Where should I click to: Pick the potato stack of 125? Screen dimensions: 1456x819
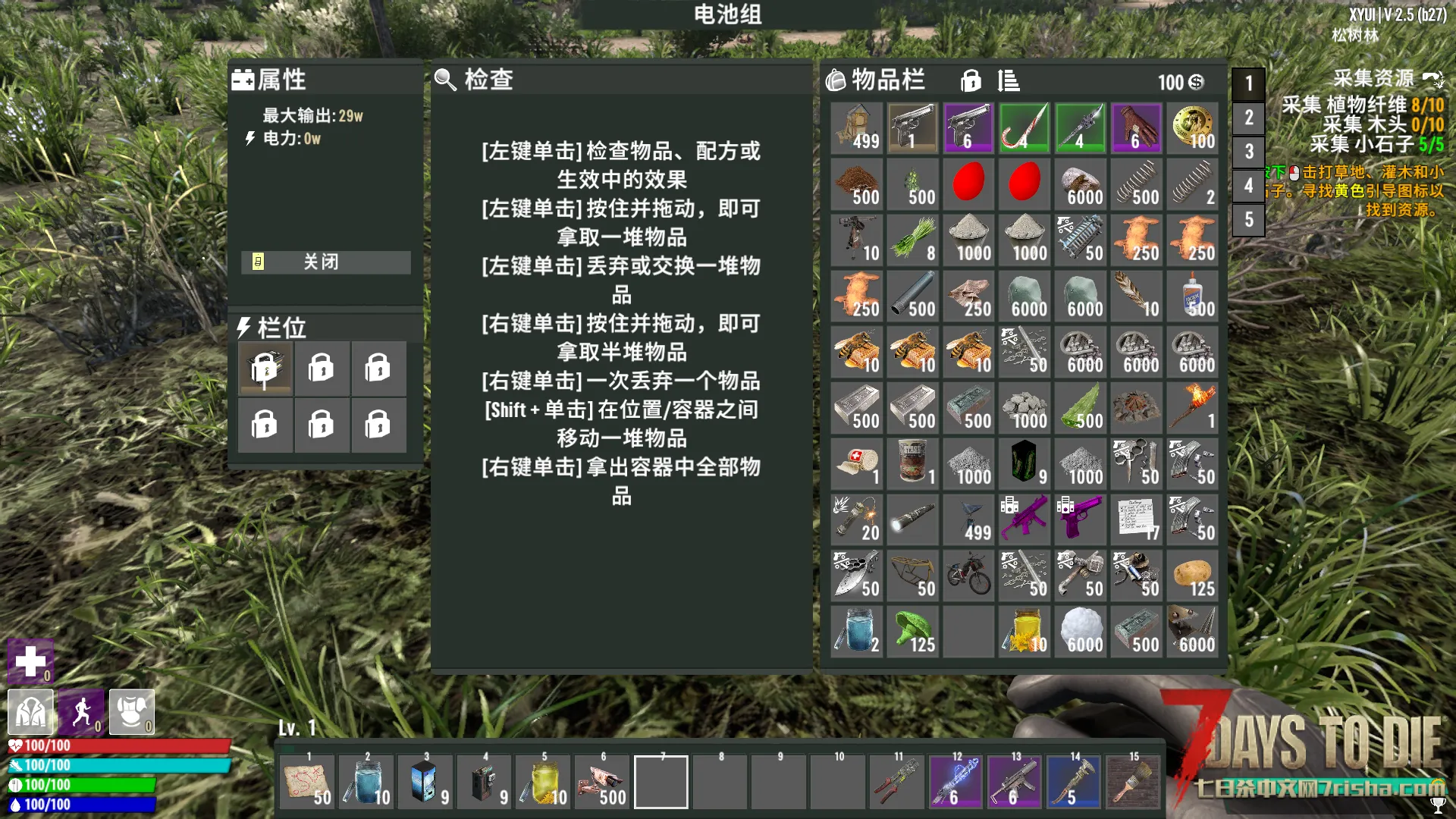point(1192,576)
